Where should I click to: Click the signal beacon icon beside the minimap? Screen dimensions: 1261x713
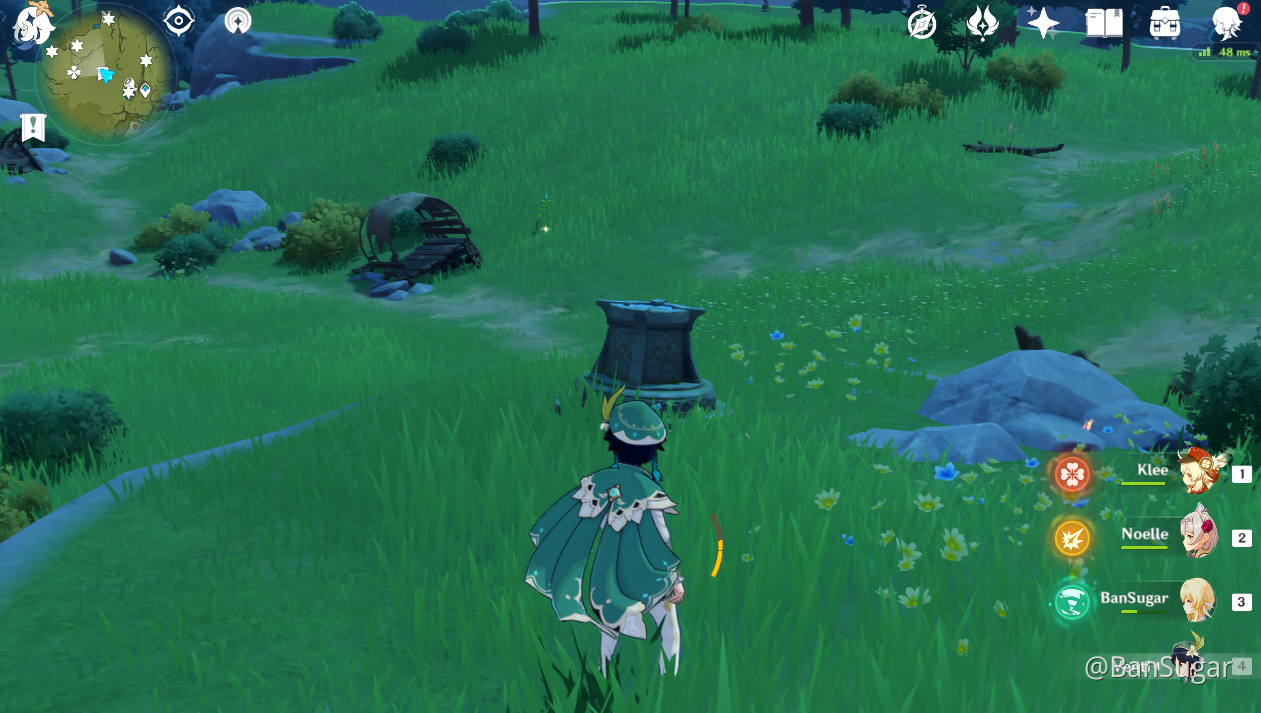(238, 20)
